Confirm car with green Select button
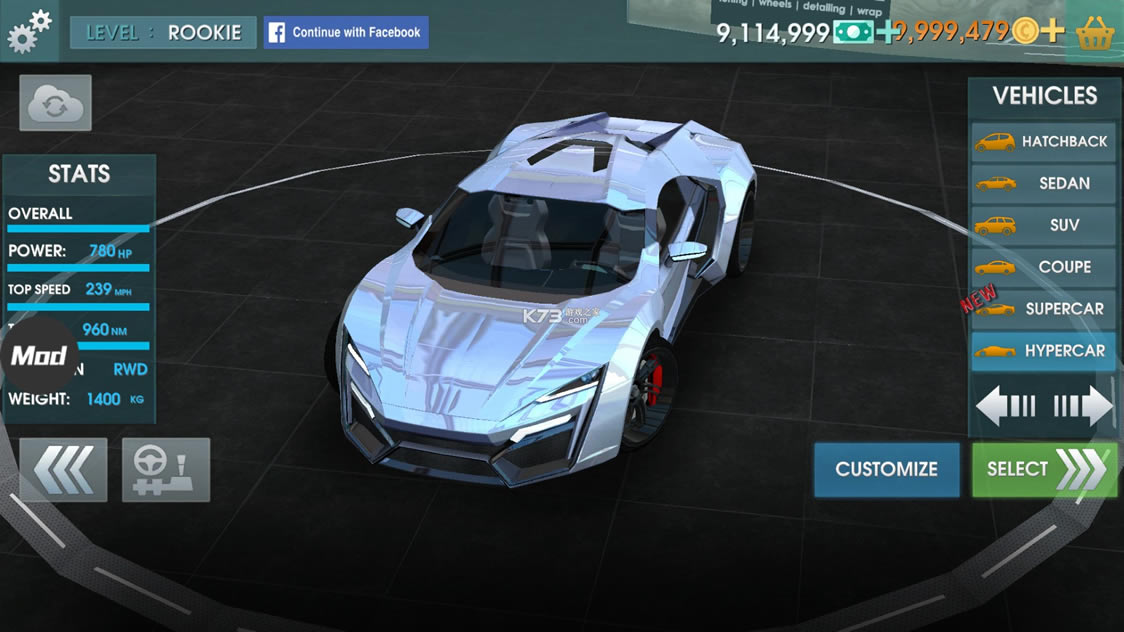 1044,469
